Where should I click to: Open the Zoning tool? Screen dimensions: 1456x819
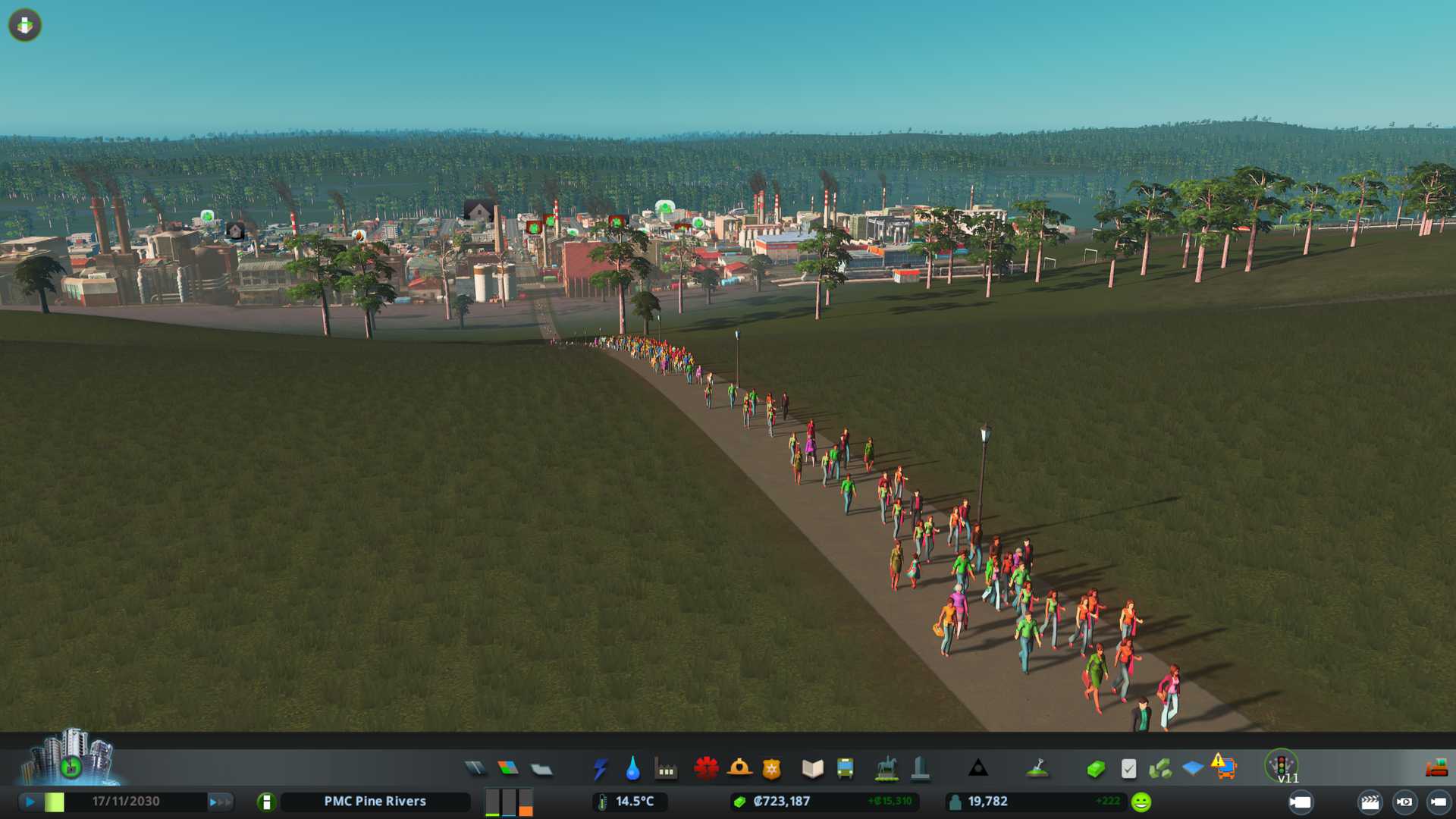click(x=508, y=769)
